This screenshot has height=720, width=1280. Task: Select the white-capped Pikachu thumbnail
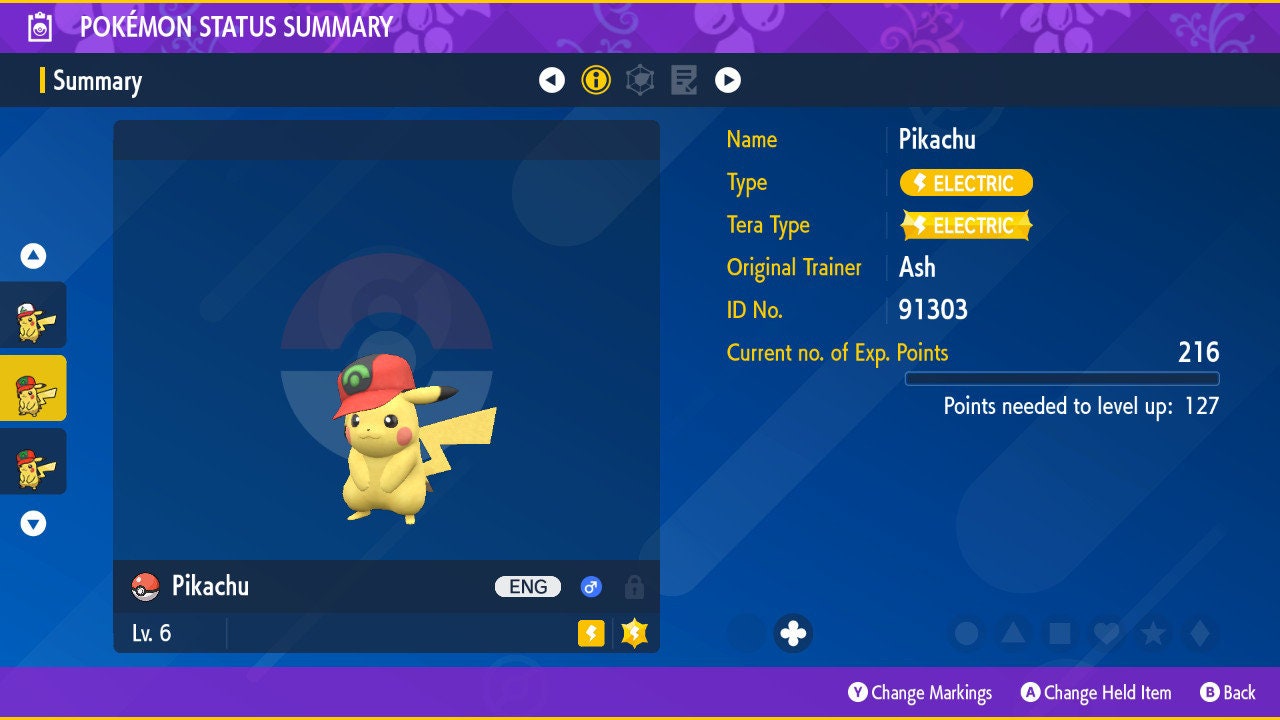(x=33, y=315)
